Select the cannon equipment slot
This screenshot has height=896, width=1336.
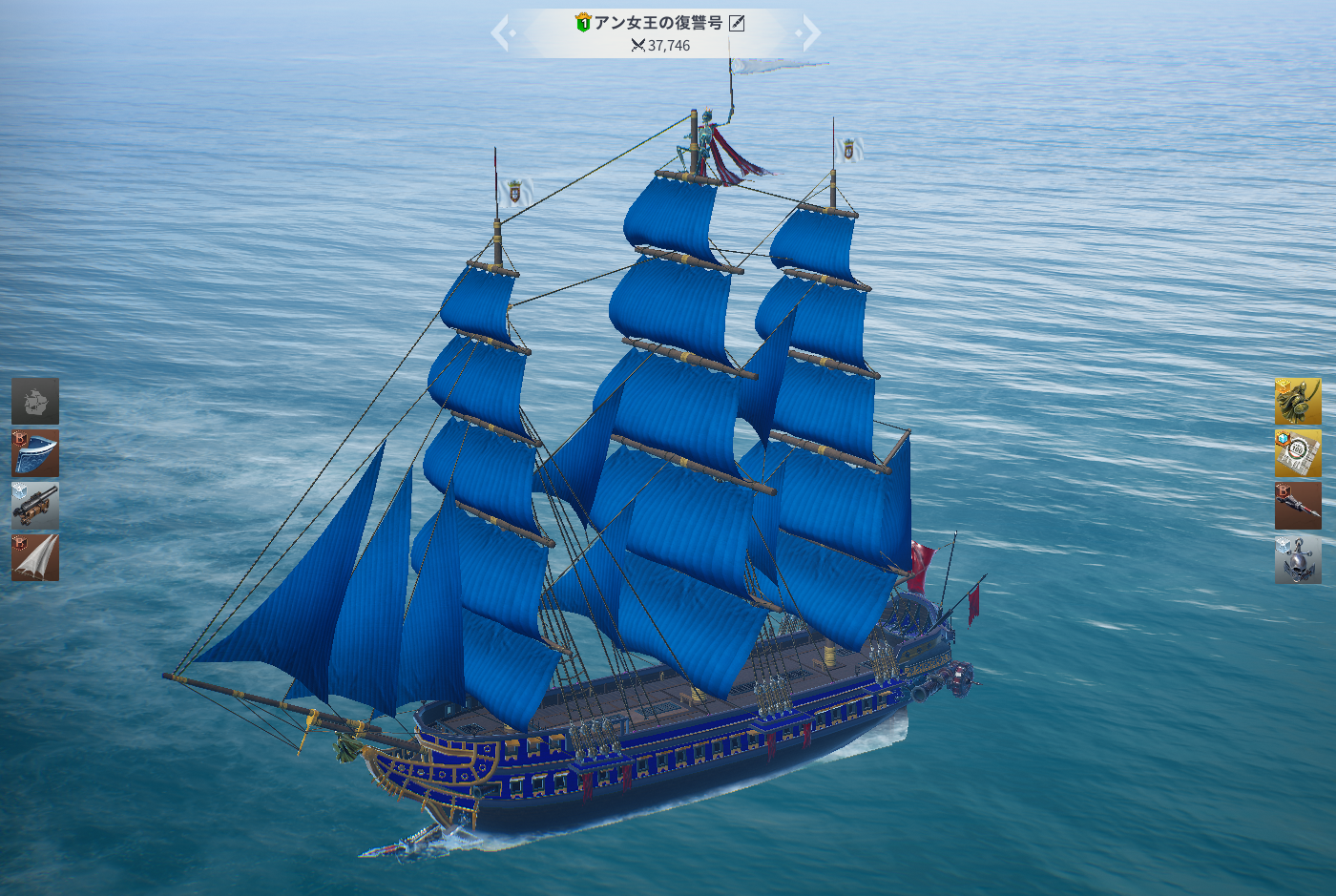tap(35, 506)
